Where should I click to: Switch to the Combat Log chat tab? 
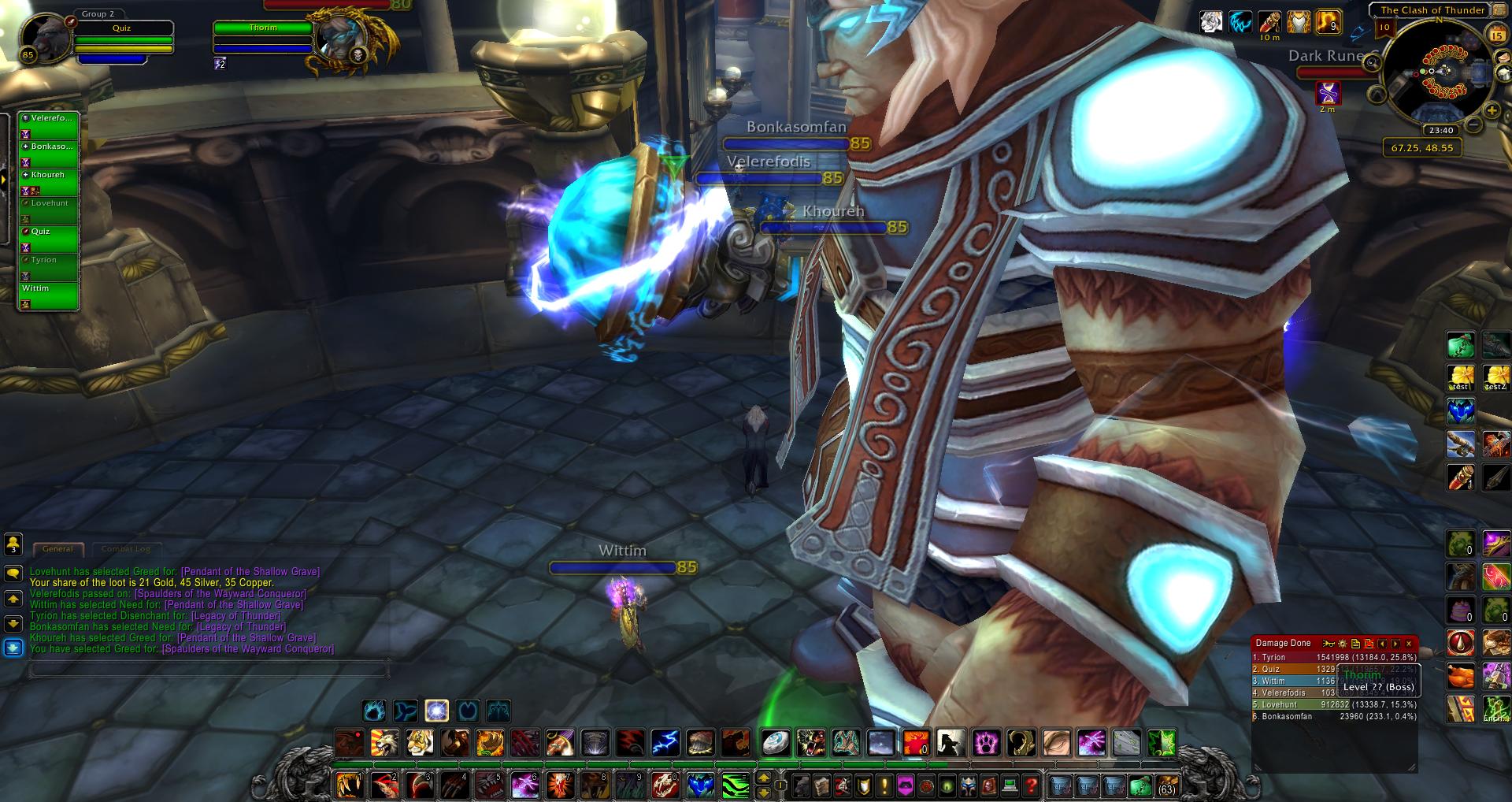coord(126,549)
